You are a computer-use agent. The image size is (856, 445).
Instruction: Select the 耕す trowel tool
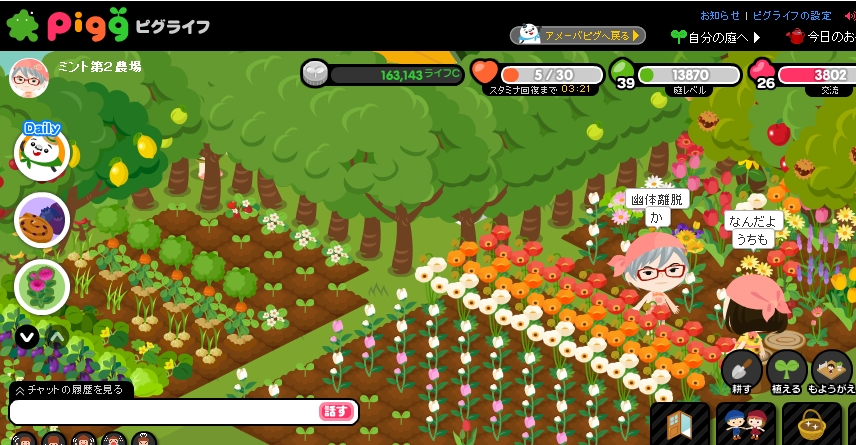coord(741,371)
